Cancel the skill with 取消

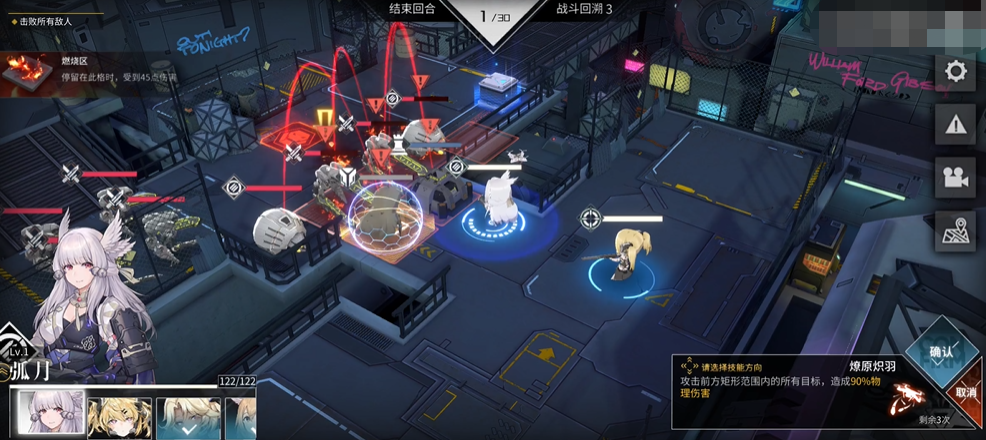(x=964, y=392)
